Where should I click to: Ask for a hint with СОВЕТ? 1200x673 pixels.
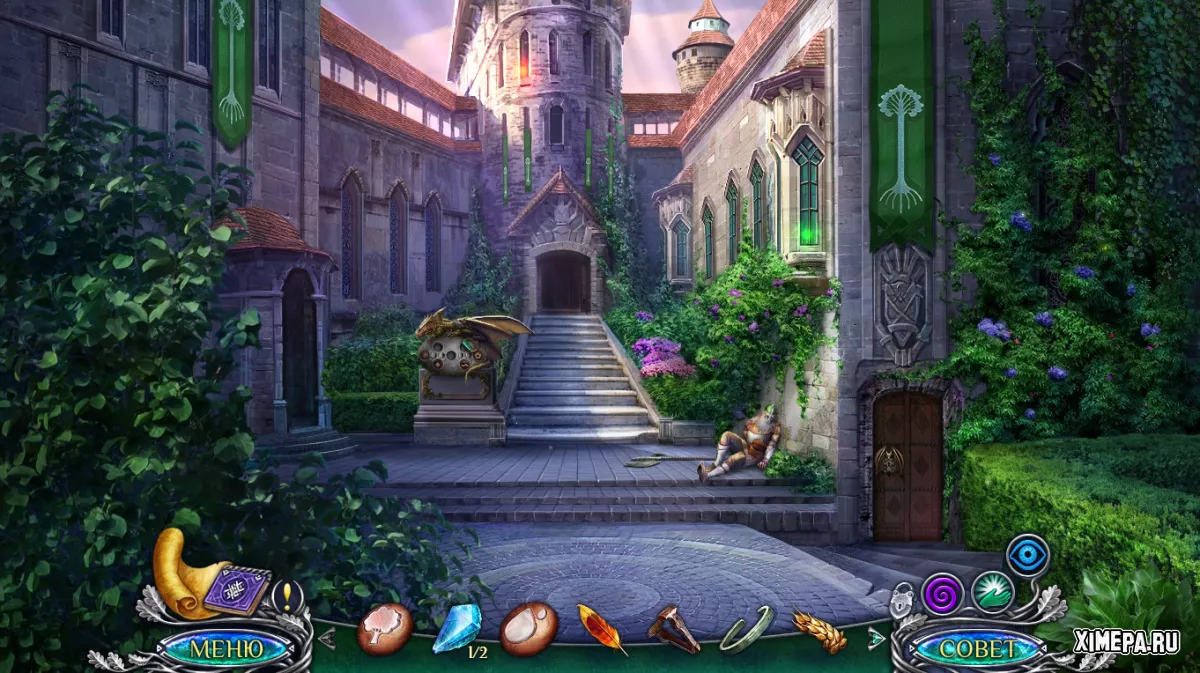[x=977, y=648]
